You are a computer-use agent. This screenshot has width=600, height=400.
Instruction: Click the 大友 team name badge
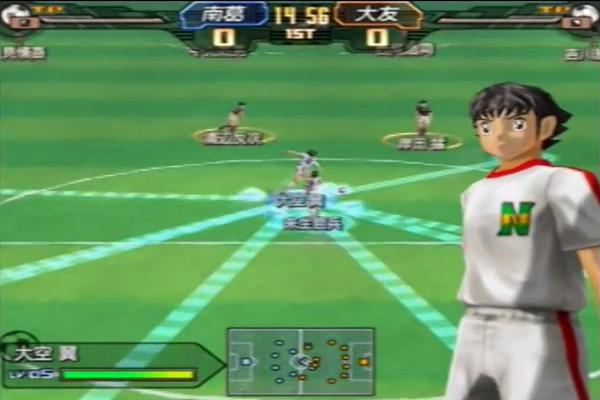[377, 16]
